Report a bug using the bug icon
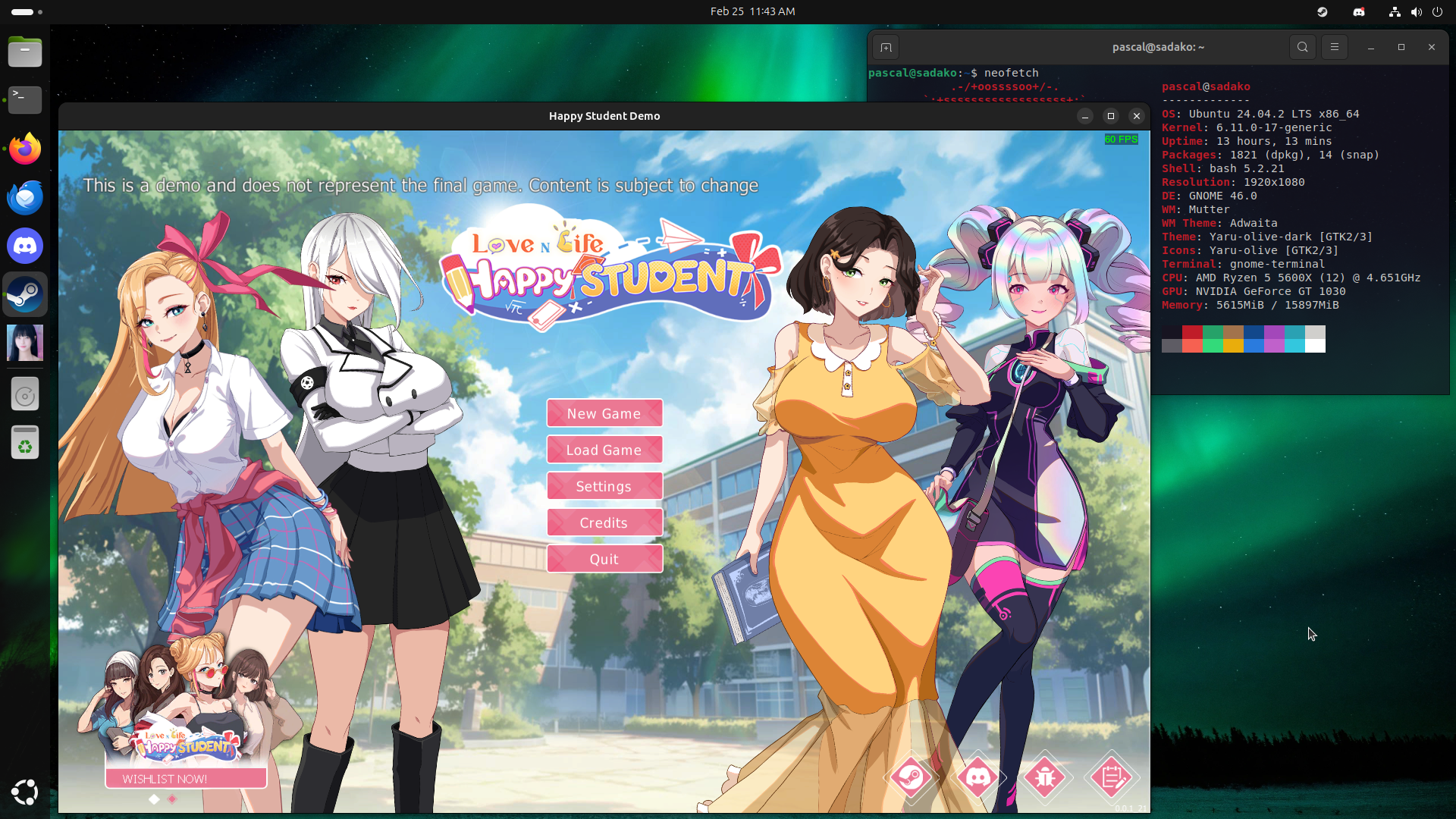Image resolution: width=1456 pixels, height=819 pixels. coord(1046,777)
